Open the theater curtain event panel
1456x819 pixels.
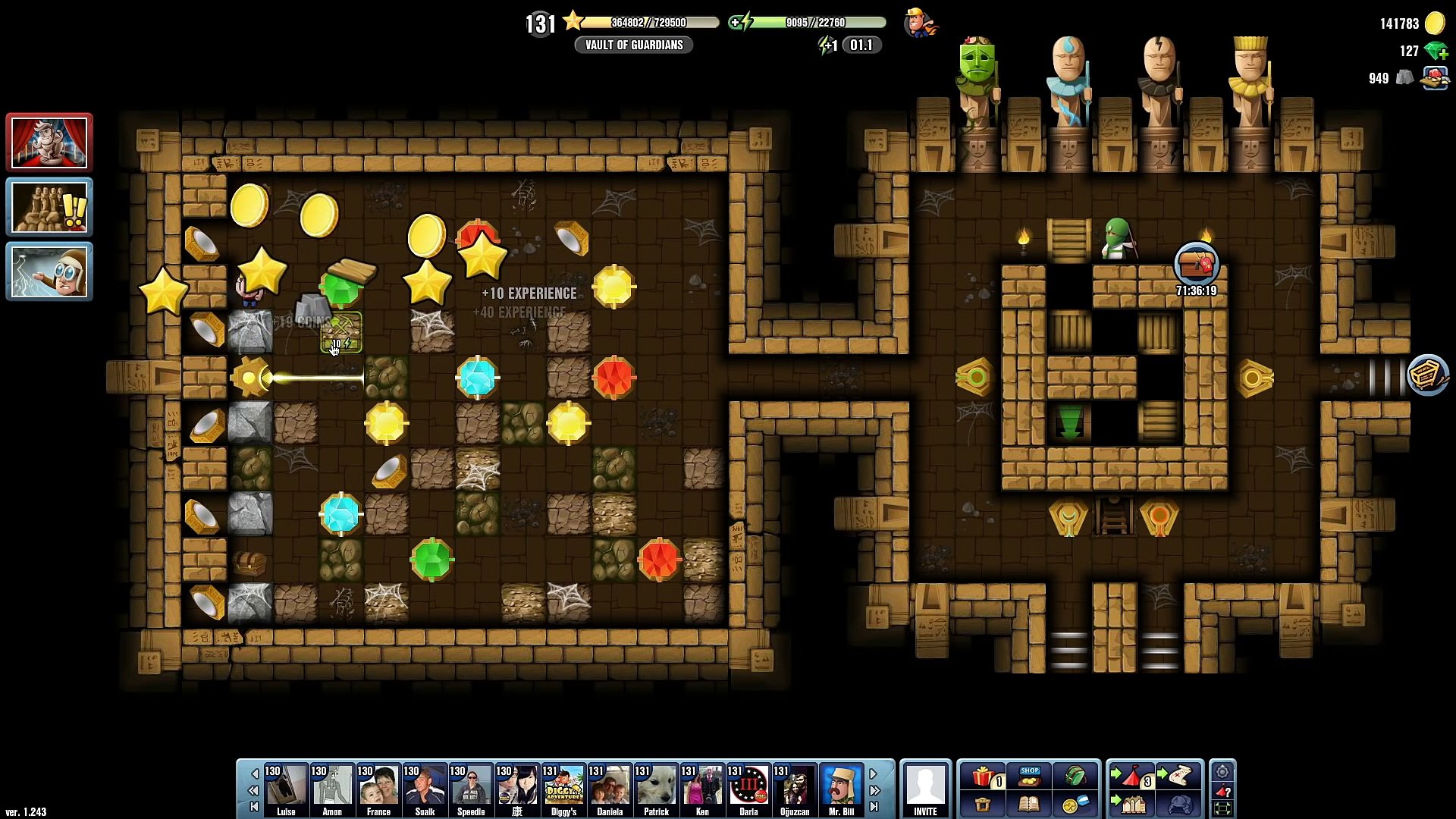[x=49, y=143]
